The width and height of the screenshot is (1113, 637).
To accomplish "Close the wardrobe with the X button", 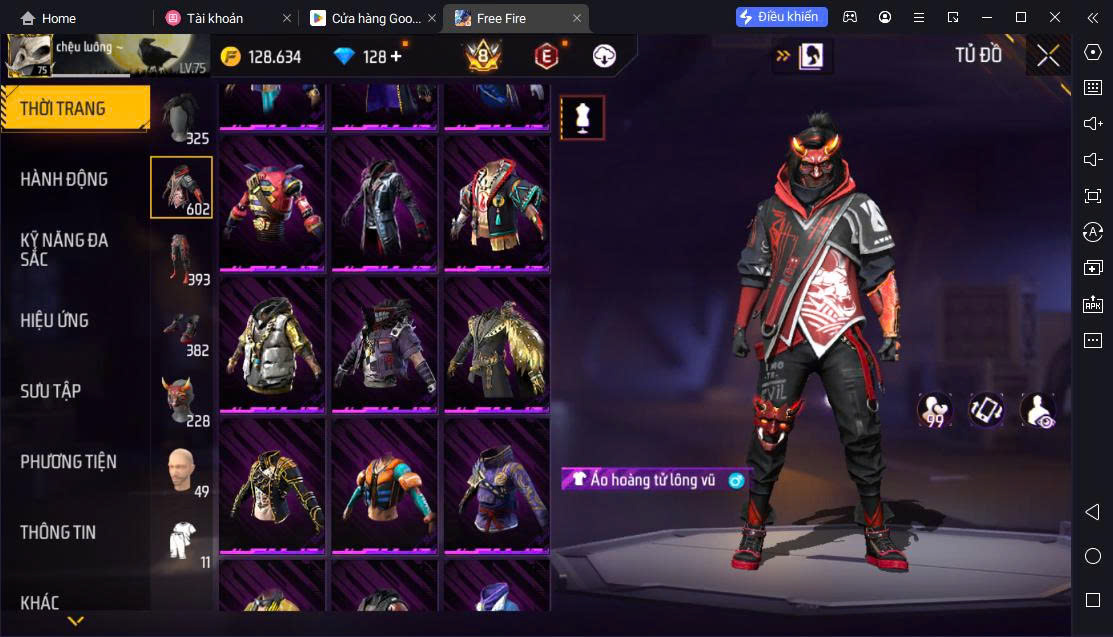I will (x=1048, y=56).
